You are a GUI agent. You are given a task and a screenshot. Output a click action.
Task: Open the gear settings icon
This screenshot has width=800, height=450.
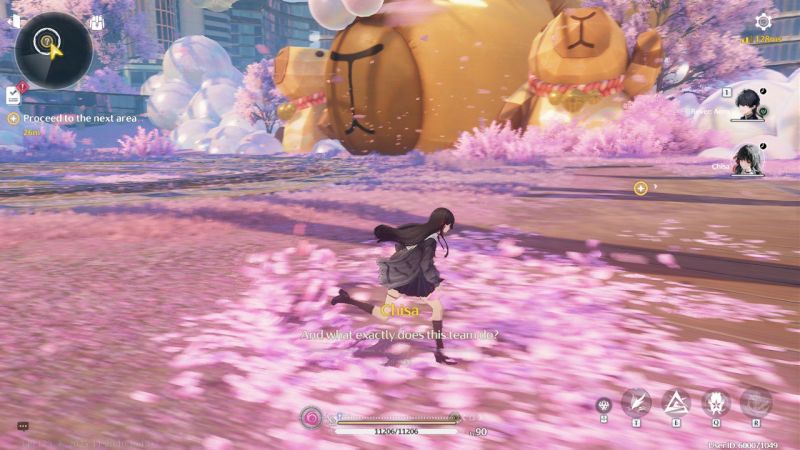click(764, 21)
